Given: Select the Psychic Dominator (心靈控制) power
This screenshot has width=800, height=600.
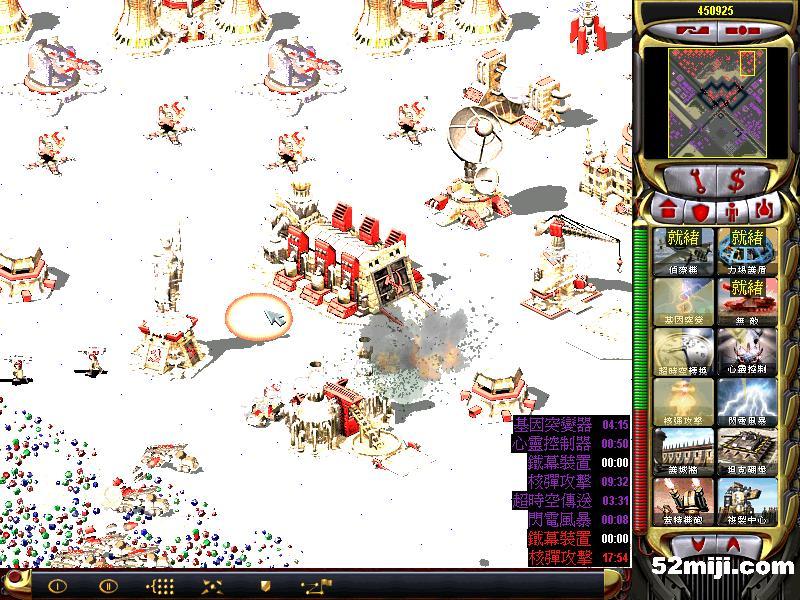Looking at the screenshot, I should [x=746, y=352].
